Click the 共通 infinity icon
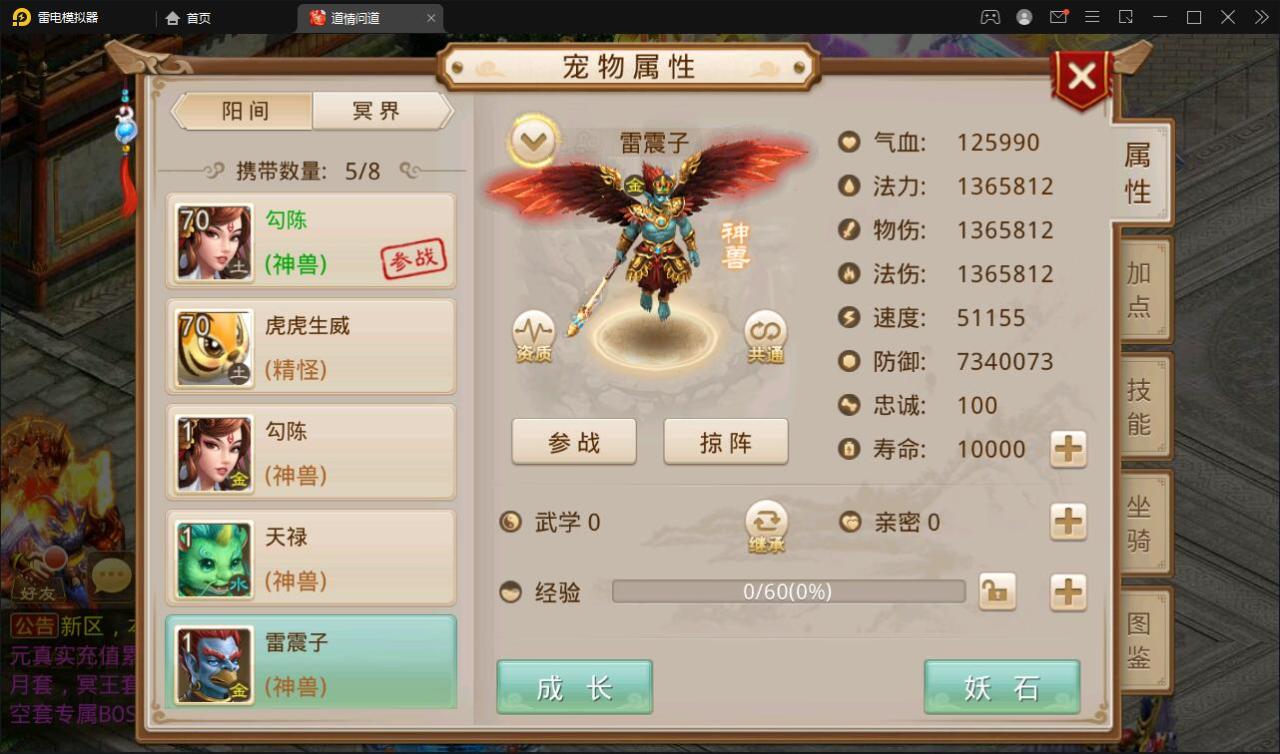This screenshot has height=754, width=1280. [x=765, y=330]
